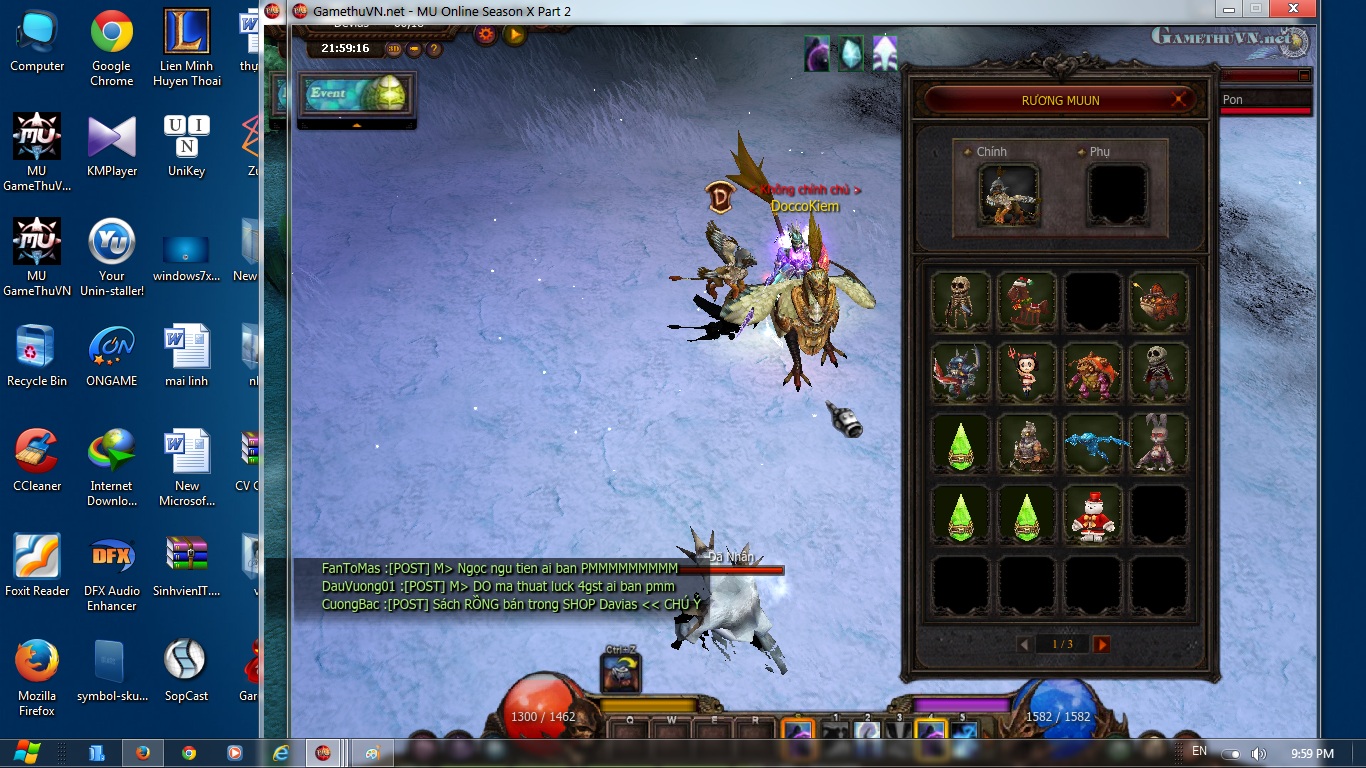Select the blue armored knight muun

point(961,372)
